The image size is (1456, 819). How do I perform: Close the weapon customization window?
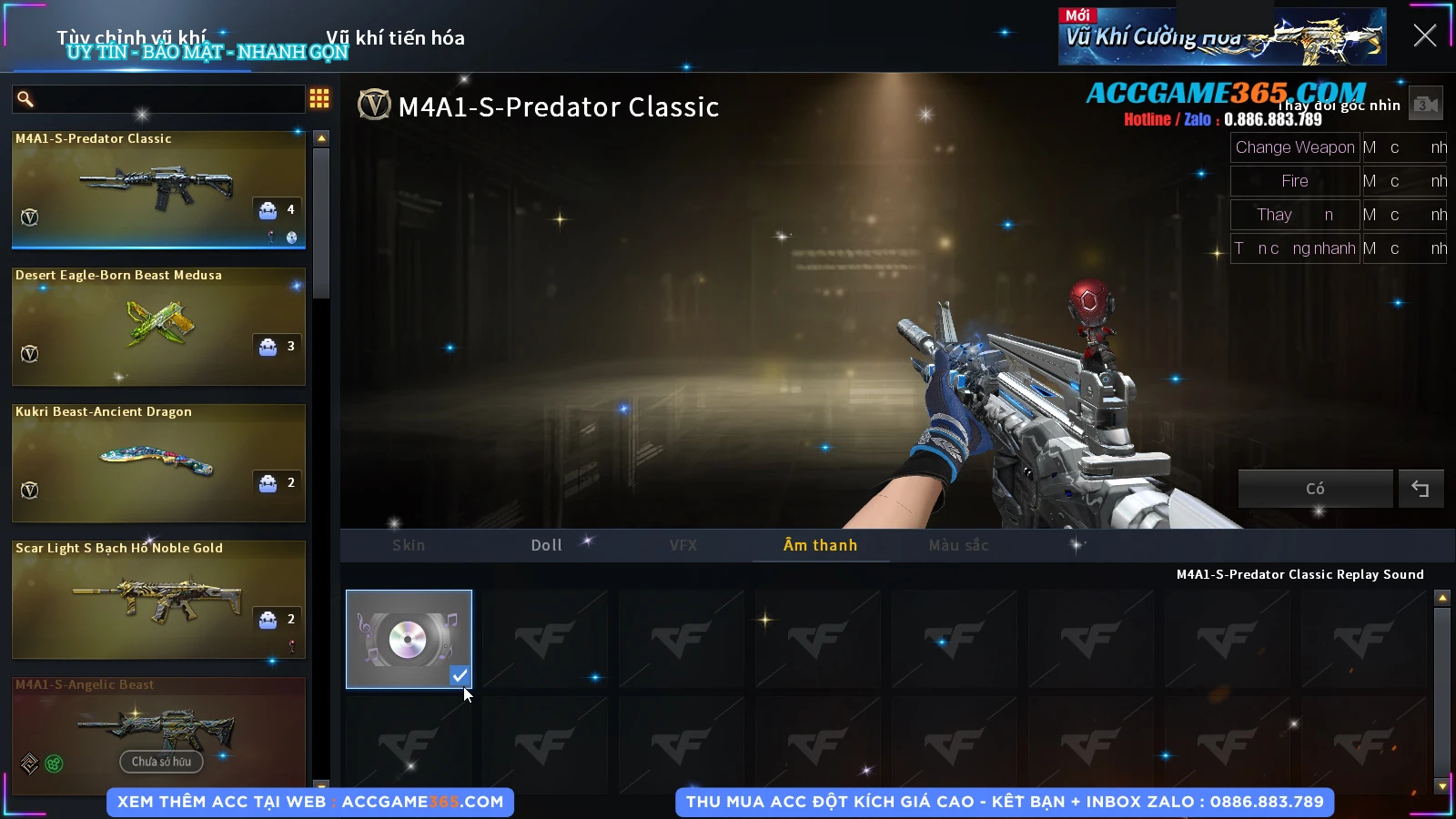1424,35
